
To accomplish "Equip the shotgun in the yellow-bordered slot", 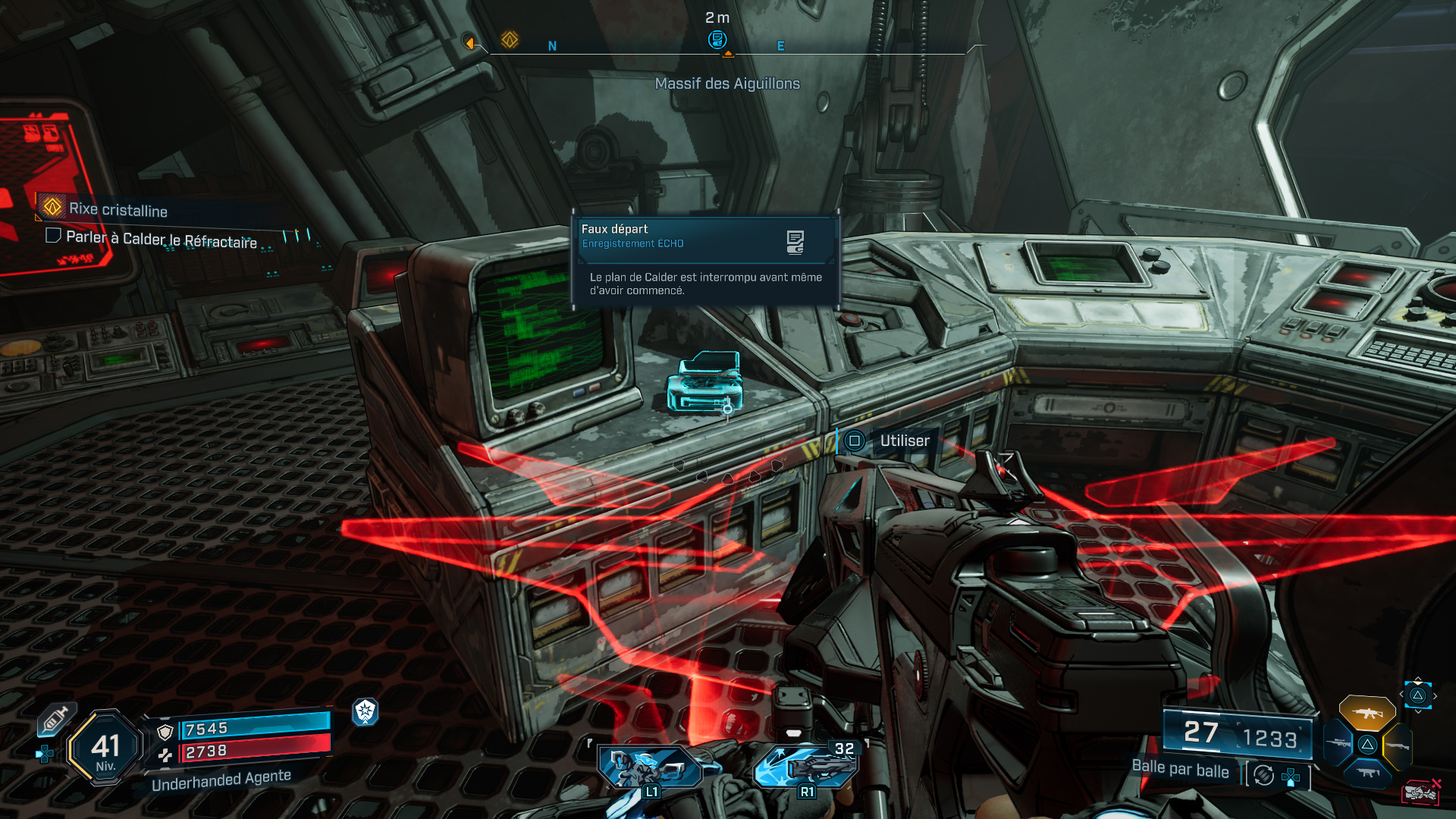I will tap(1397, 745).
